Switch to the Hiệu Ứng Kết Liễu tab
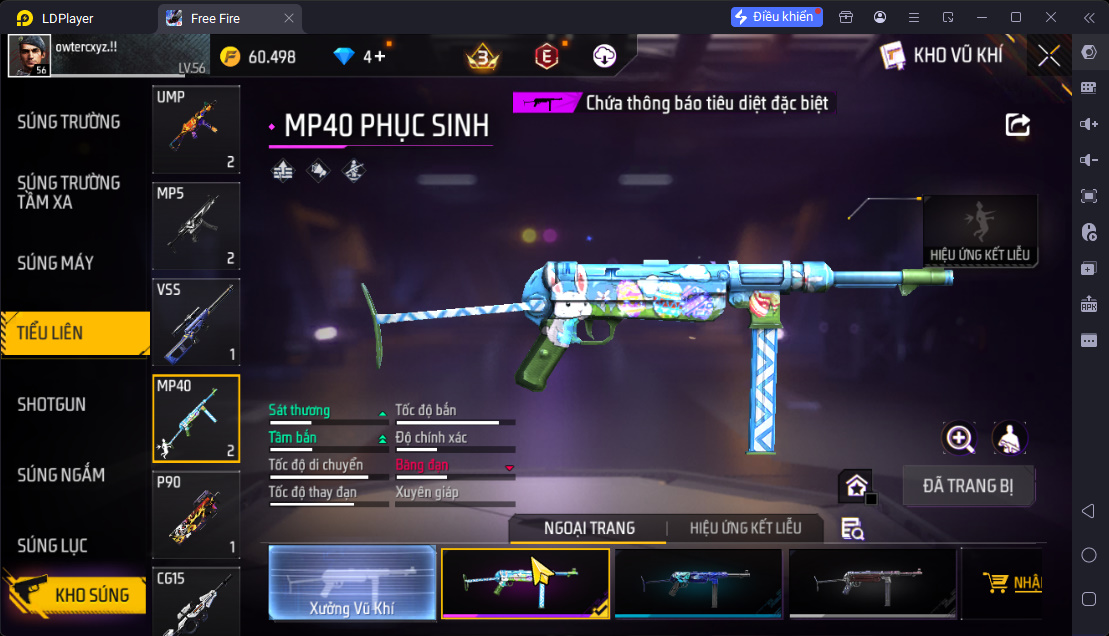The image size is (1109, 636). (x=745, y=528)
